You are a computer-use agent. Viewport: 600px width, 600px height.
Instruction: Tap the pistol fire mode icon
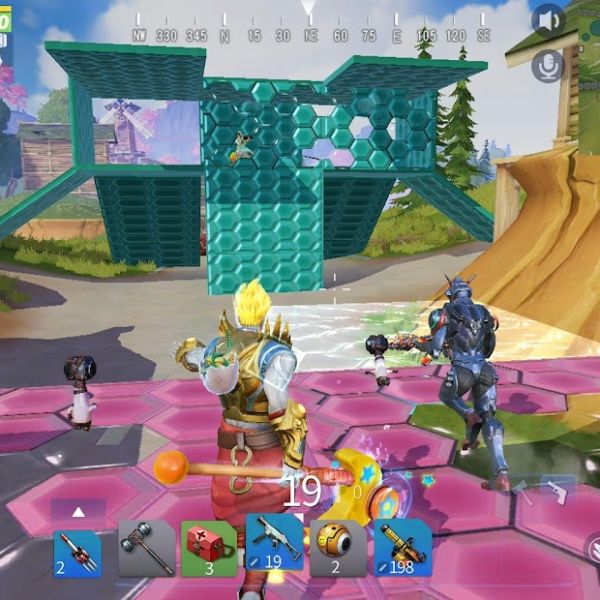click(x=558, y=492)
